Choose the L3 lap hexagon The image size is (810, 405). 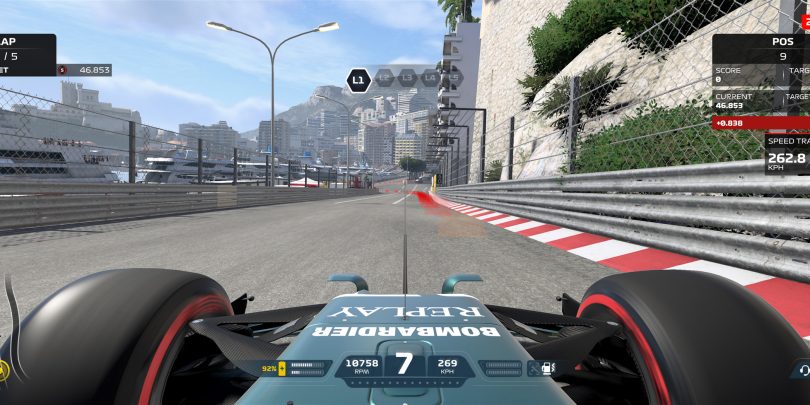(407, 76)
